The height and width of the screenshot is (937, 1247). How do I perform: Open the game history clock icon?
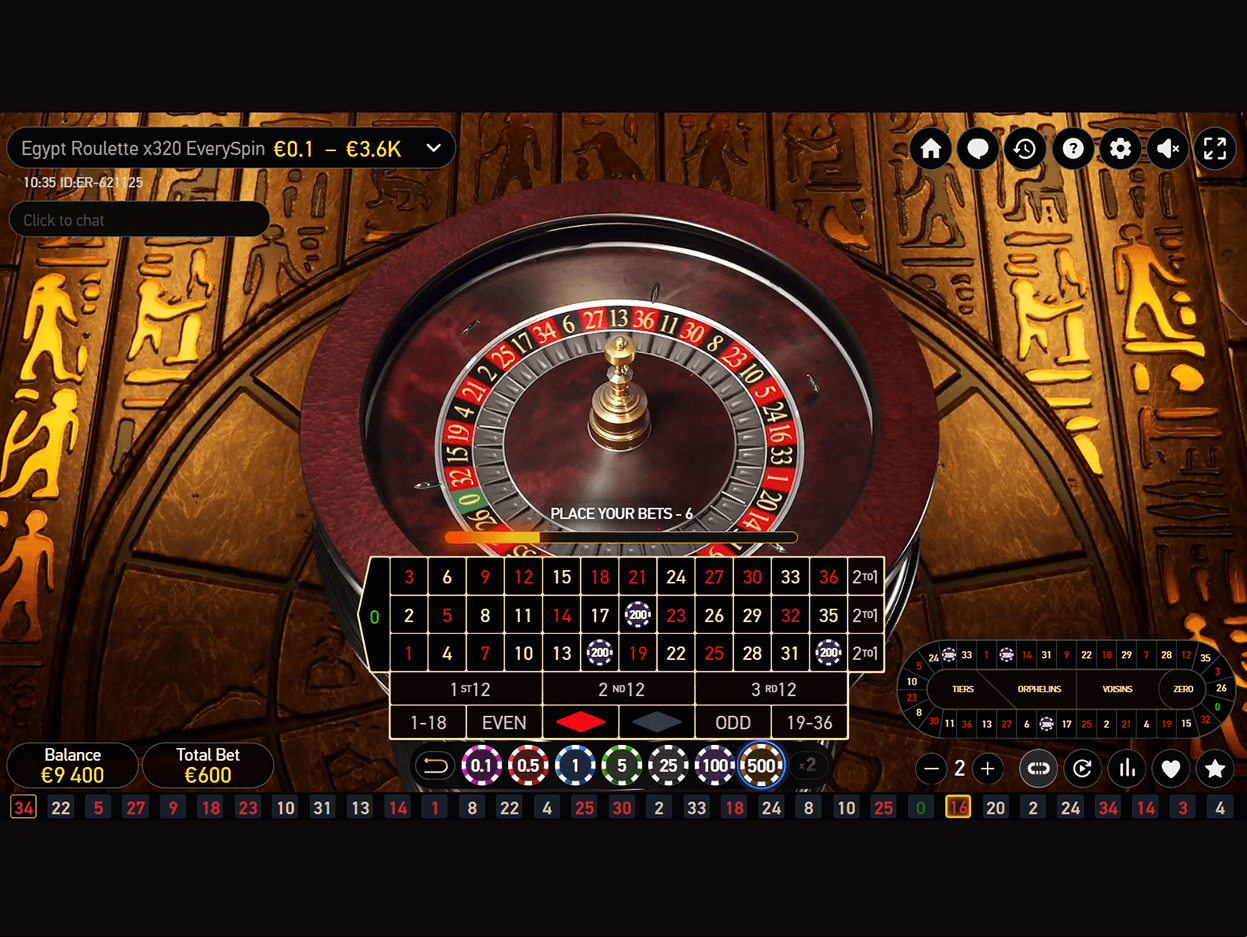click(1025, 149)
